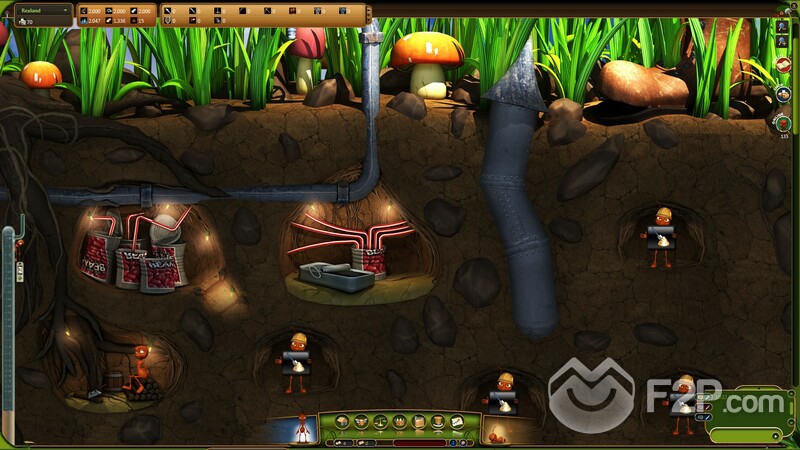Click the zoom-out magnifier button

780,27
